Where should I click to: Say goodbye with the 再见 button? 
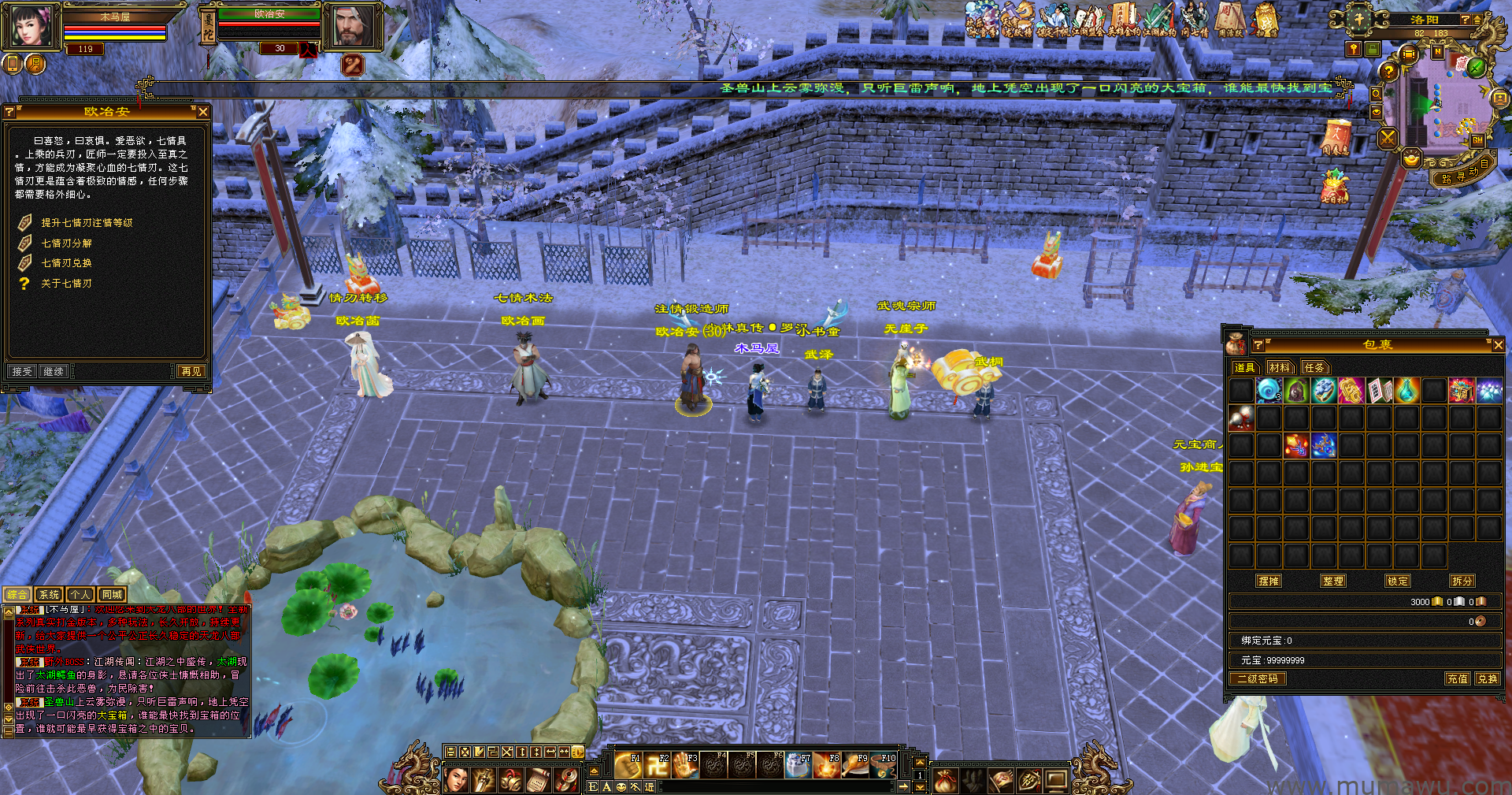click(191, 371)
